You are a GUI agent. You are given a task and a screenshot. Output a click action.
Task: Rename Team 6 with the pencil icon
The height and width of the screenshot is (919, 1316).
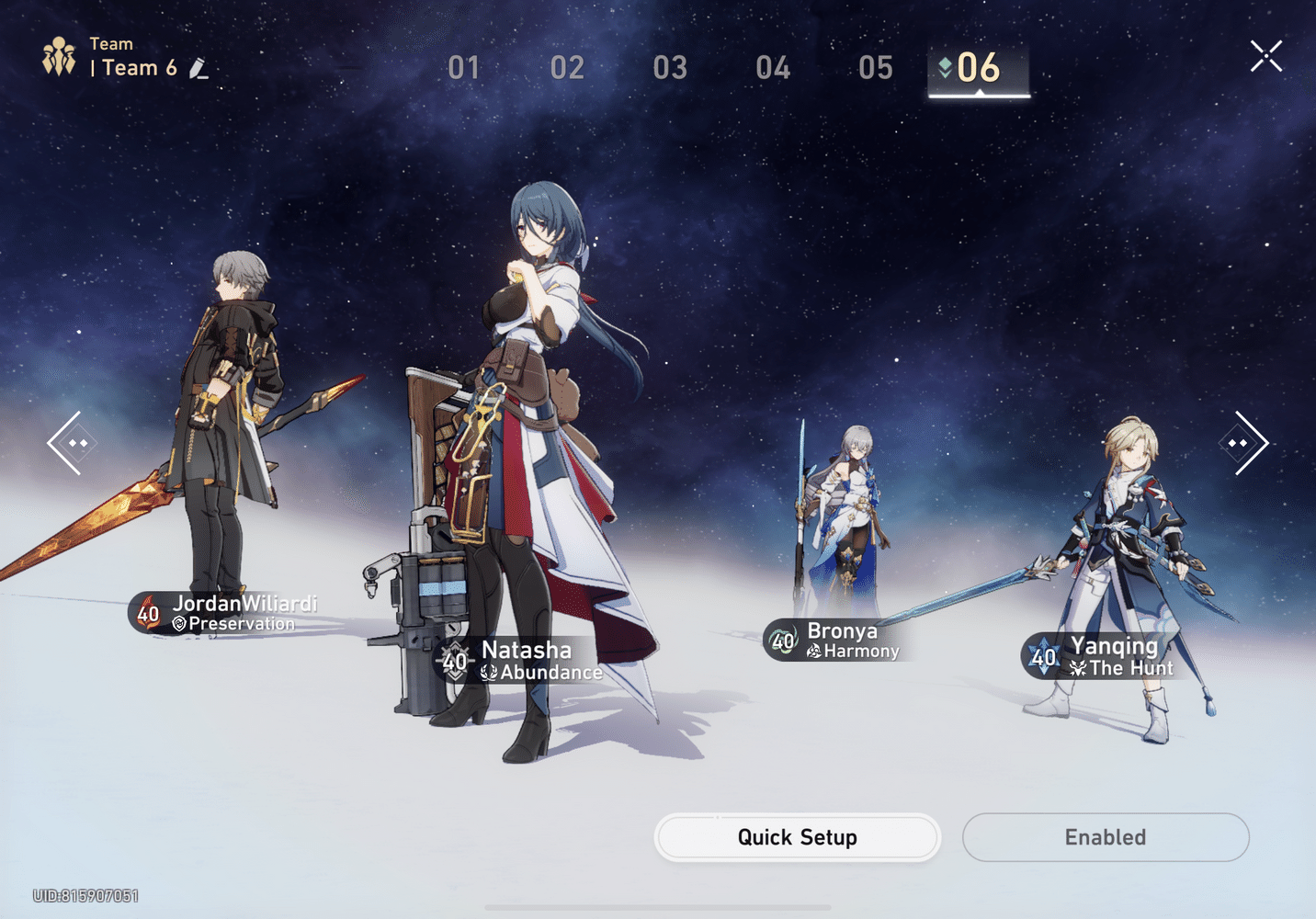[199, 69]
